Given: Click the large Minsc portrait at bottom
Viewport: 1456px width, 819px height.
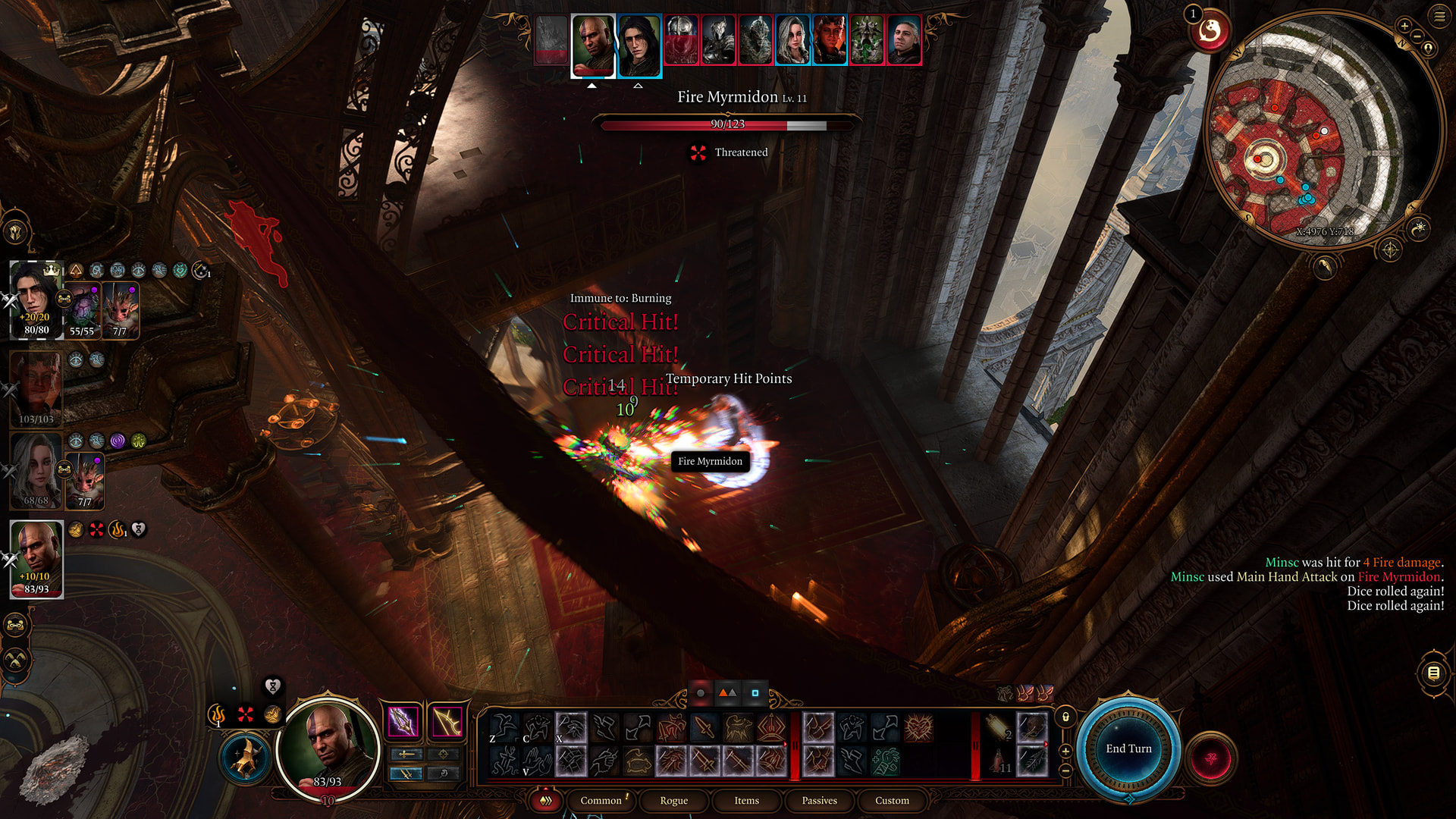Looking at the screenshot, I should (328, 747).
